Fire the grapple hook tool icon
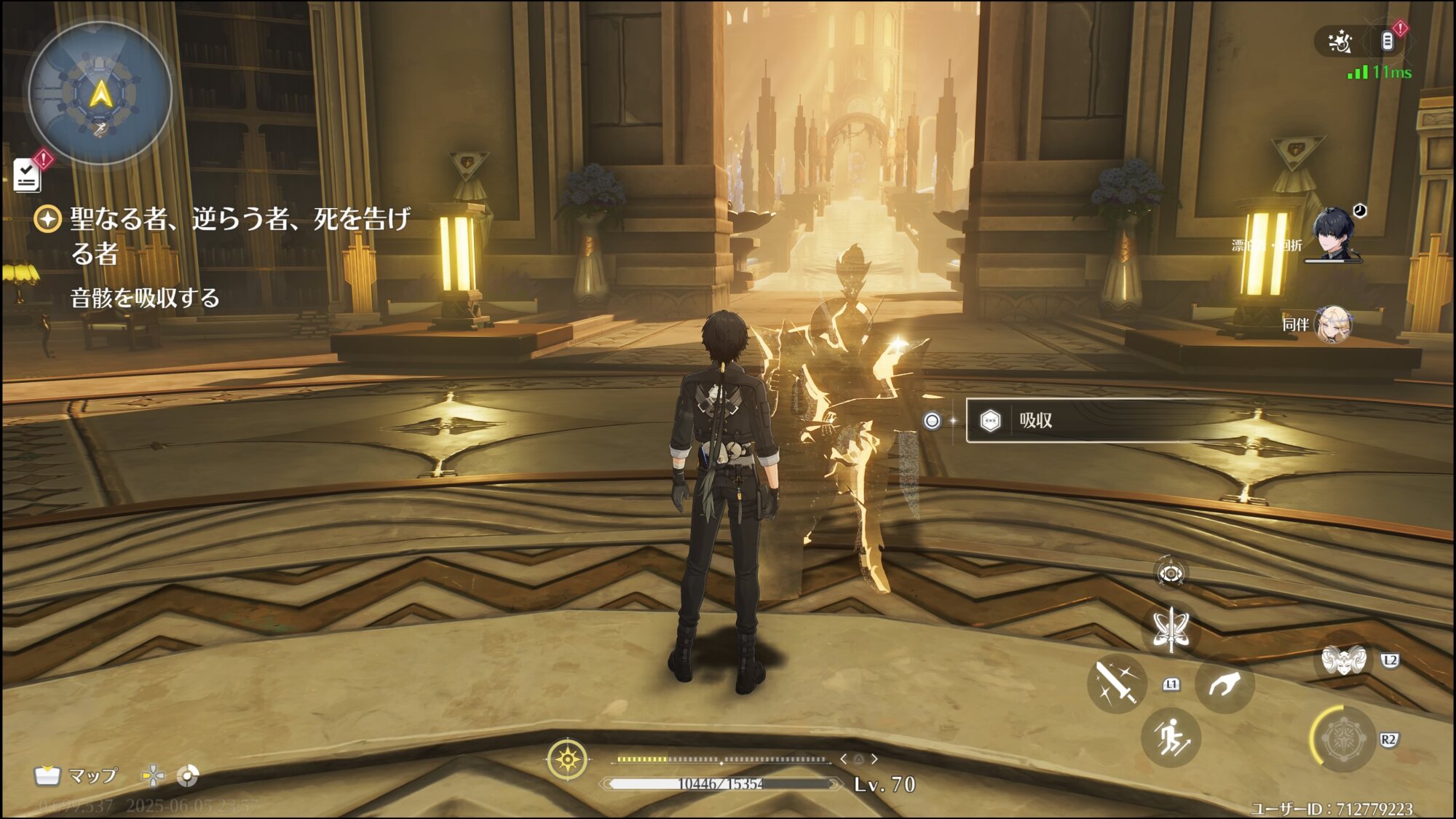The height and width of the screenshot is (819, 1456). pyautogui.click(x=1224, y=684)
